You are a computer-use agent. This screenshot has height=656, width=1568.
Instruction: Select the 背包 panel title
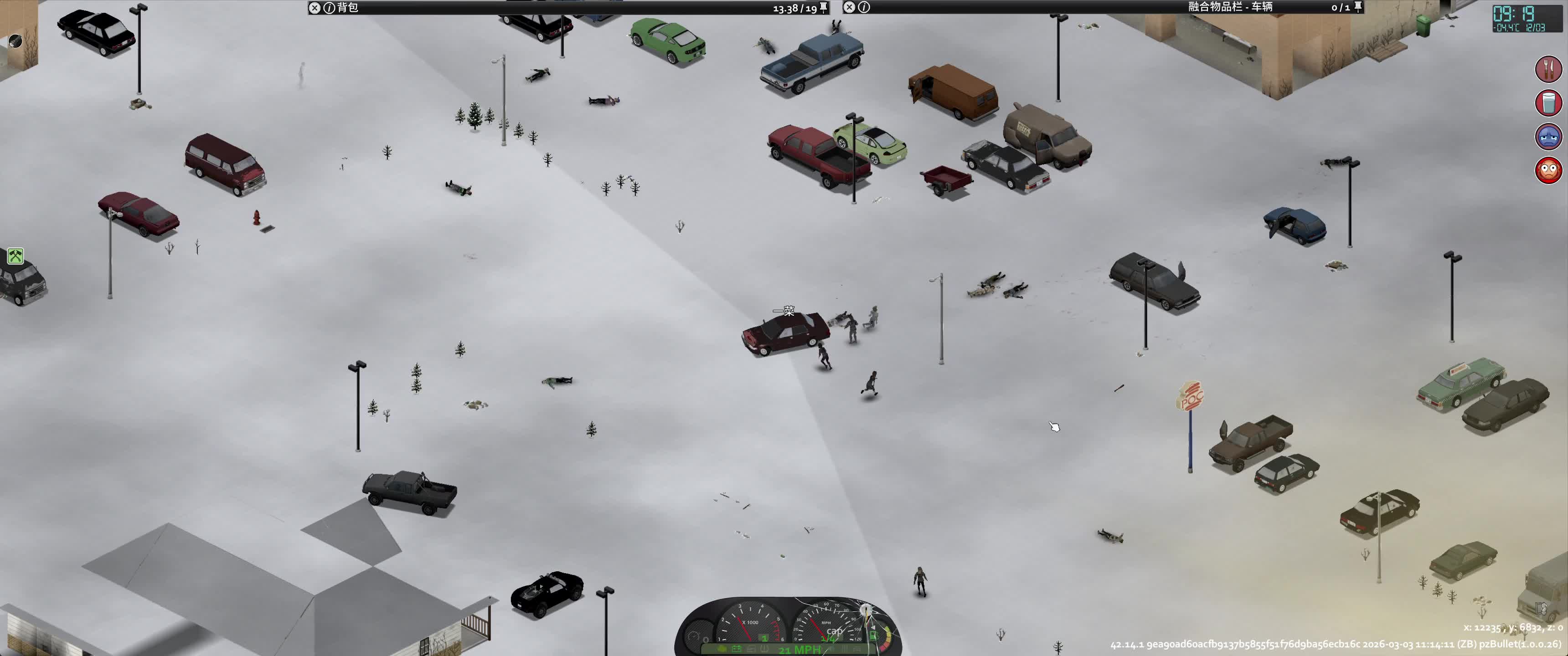(348, 8)
